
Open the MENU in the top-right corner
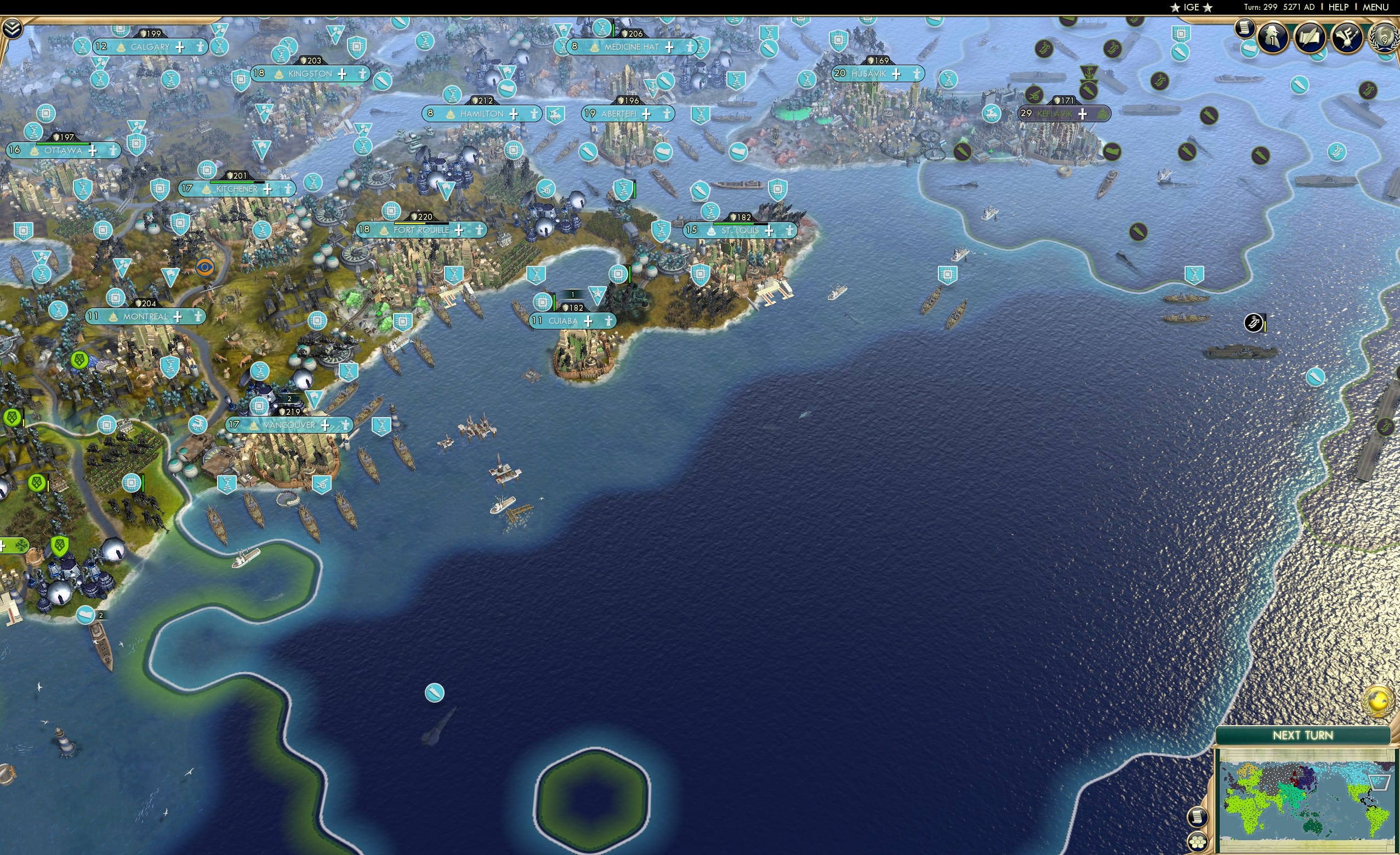pos(1374,7)
